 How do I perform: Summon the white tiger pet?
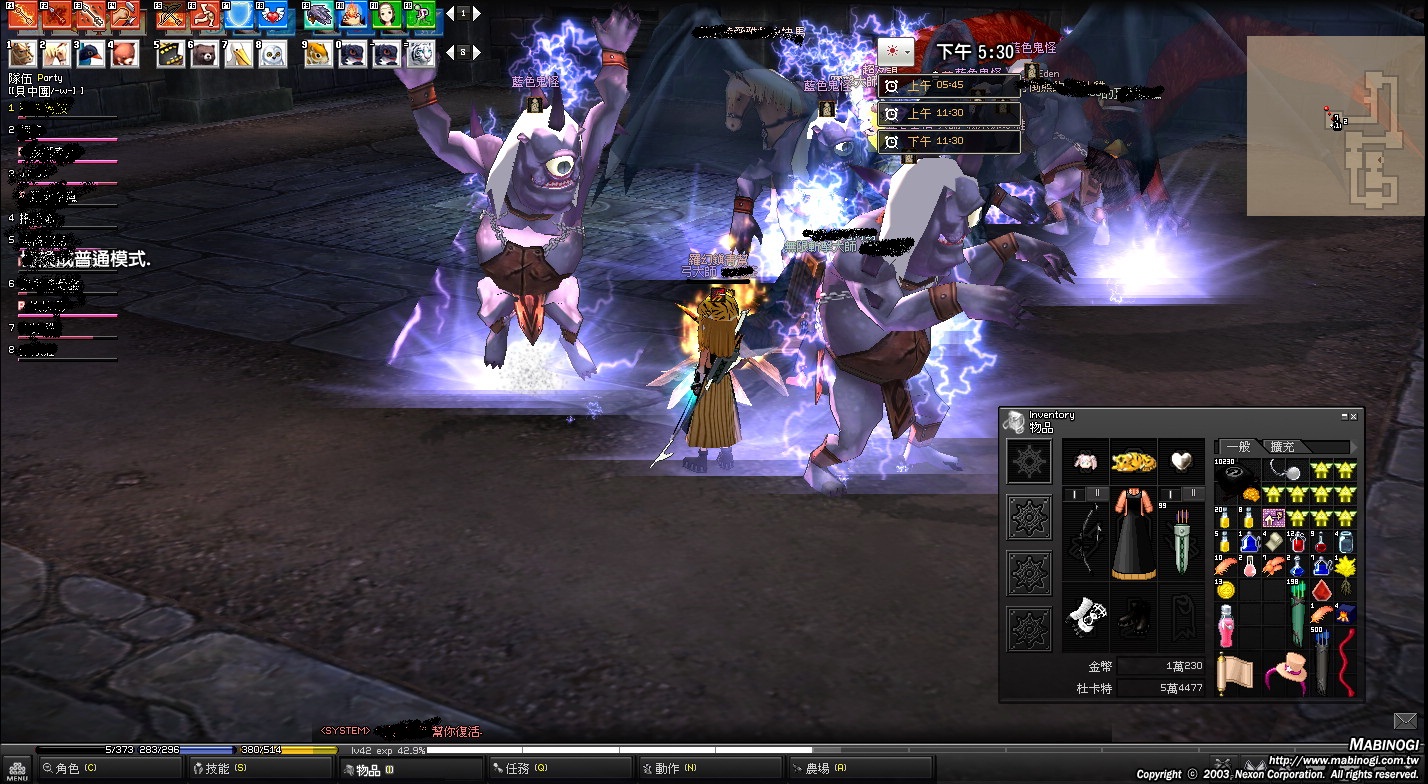coord(421,53)
